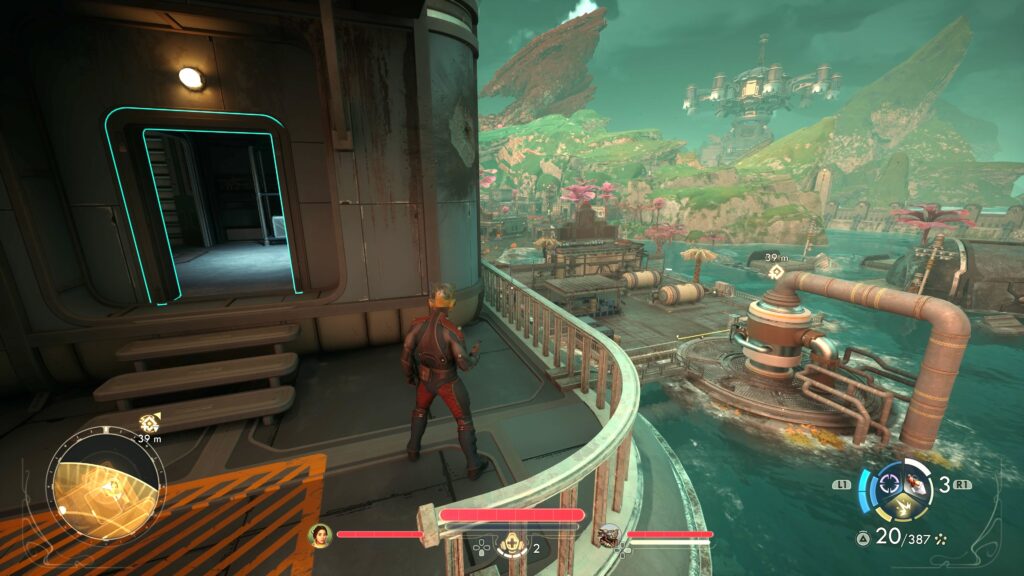Click the creature companion portrait
Image resolution: width=1024 pixels, height=576 pixels.
tap(608, 537)
